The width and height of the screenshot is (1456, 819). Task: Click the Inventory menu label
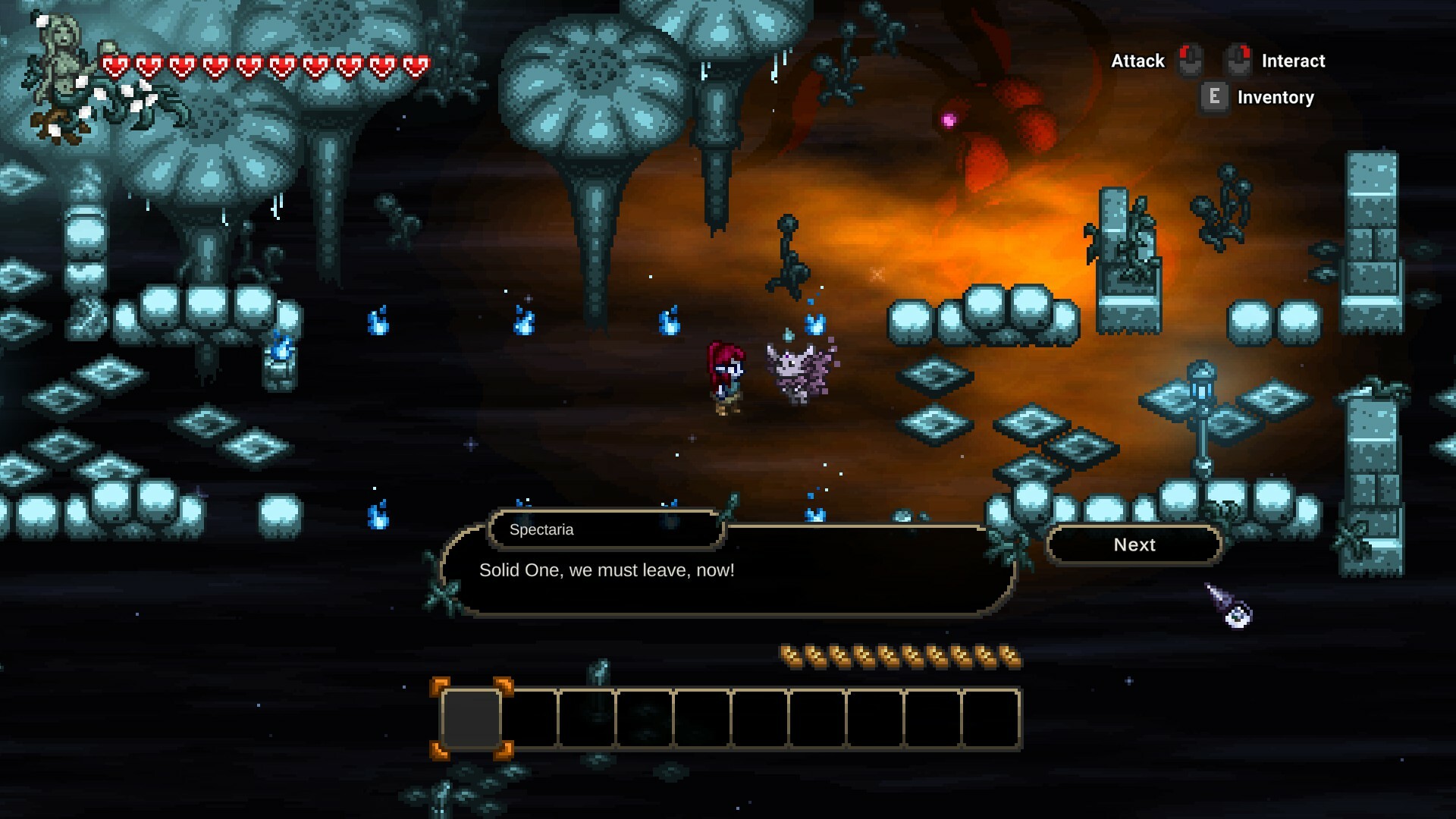click(1275, 97)
